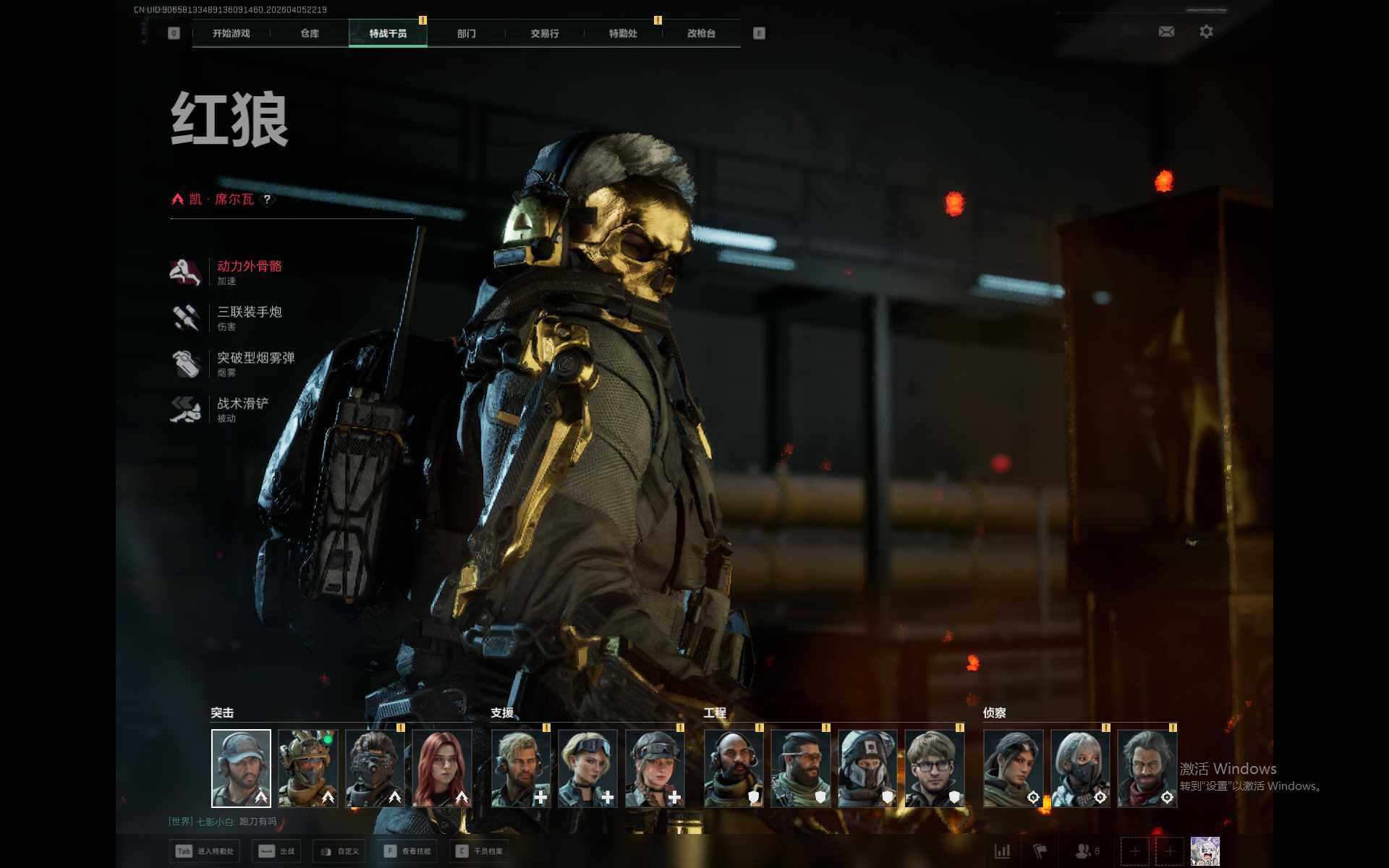Open settings via the gear icon
The image size is (1389, 868).
coord(1206,32)
